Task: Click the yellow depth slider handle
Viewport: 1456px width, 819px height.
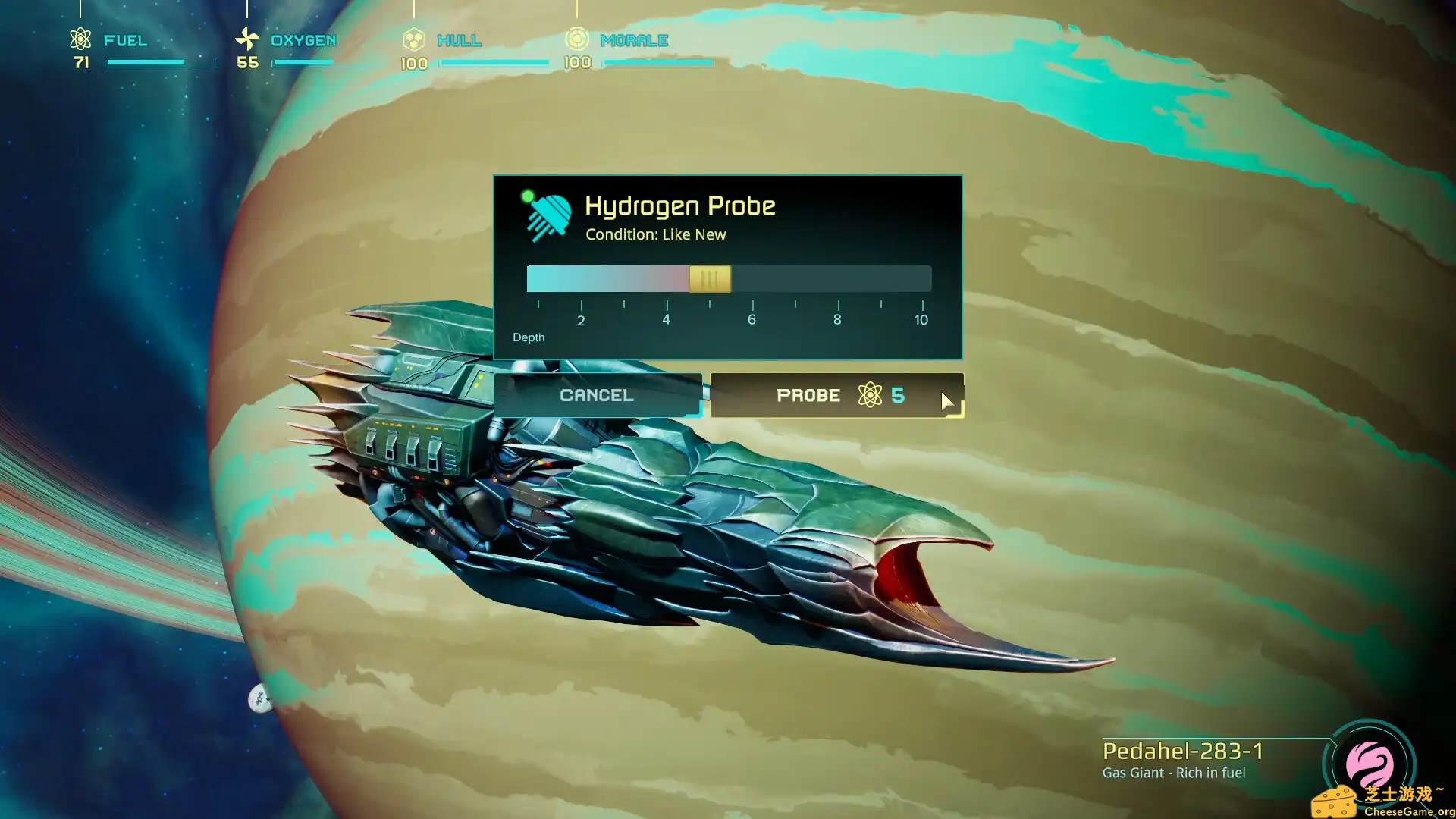Action: [710, 279]
